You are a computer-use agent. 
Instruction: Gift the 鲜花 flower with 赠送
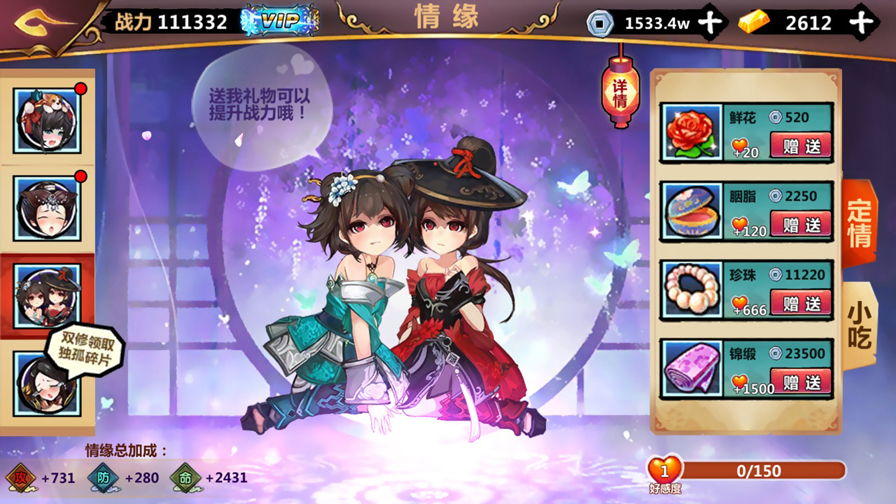pos(801,146)
